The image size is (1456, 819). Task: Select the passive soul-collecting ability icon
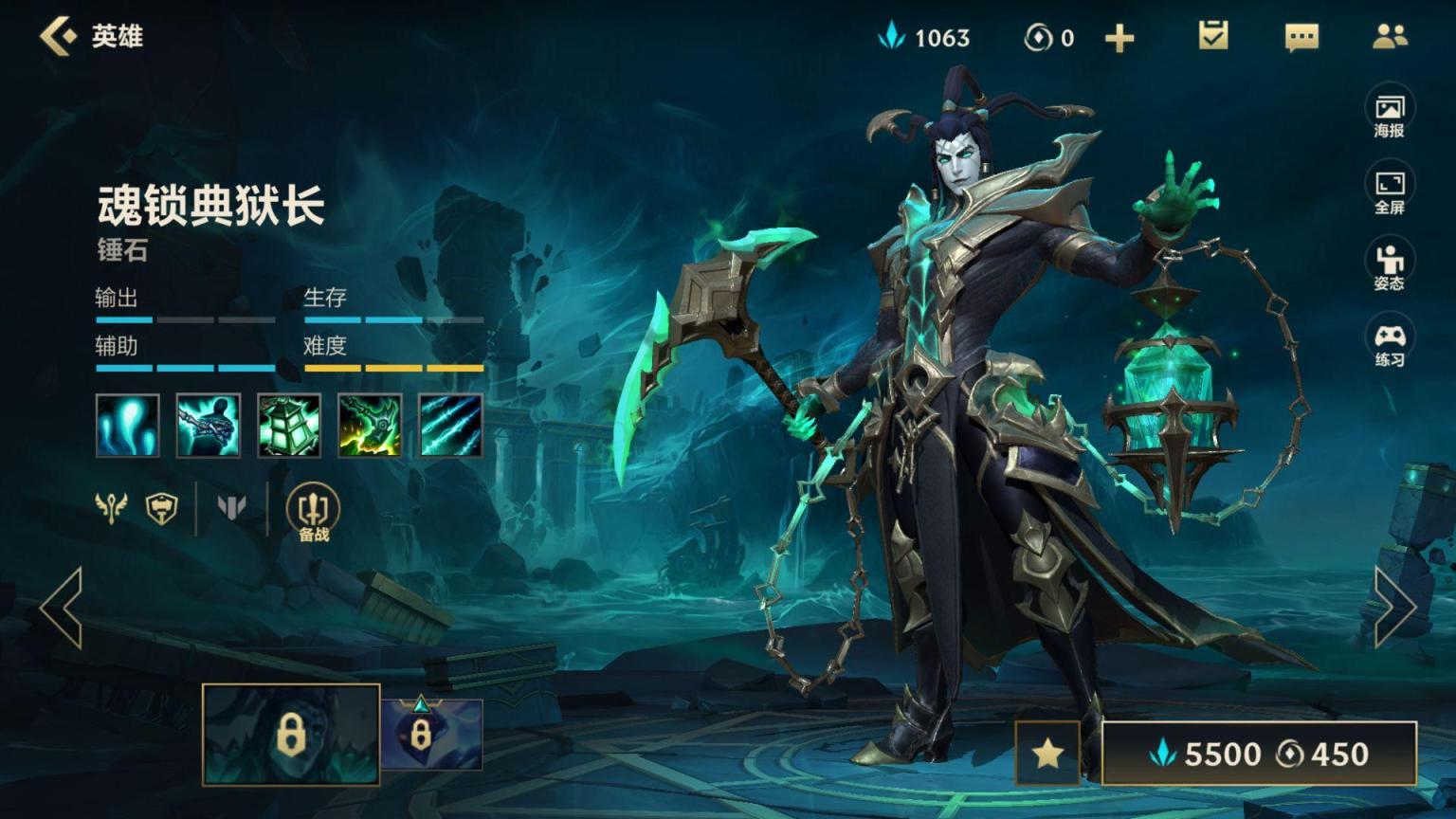(x=128, y=426)
